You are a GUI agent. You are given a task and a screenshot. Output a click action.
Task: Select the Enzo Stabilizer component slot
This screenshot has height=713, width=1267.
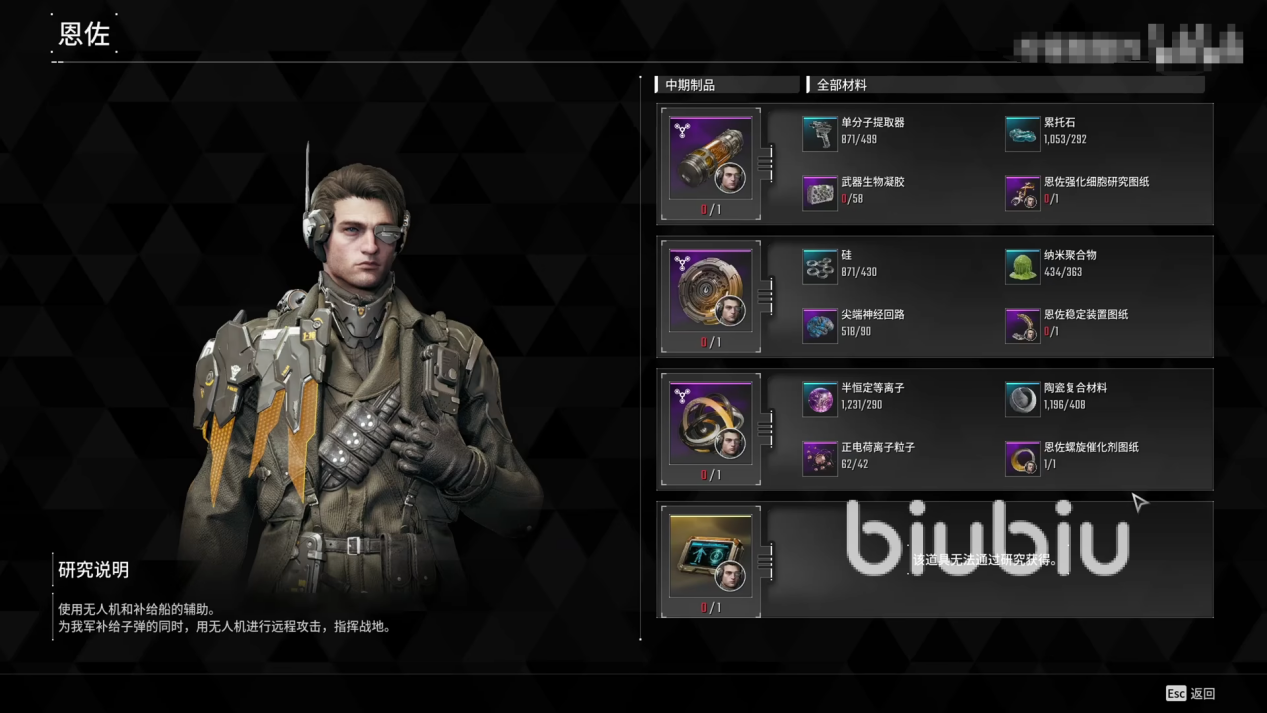[710, 291]
